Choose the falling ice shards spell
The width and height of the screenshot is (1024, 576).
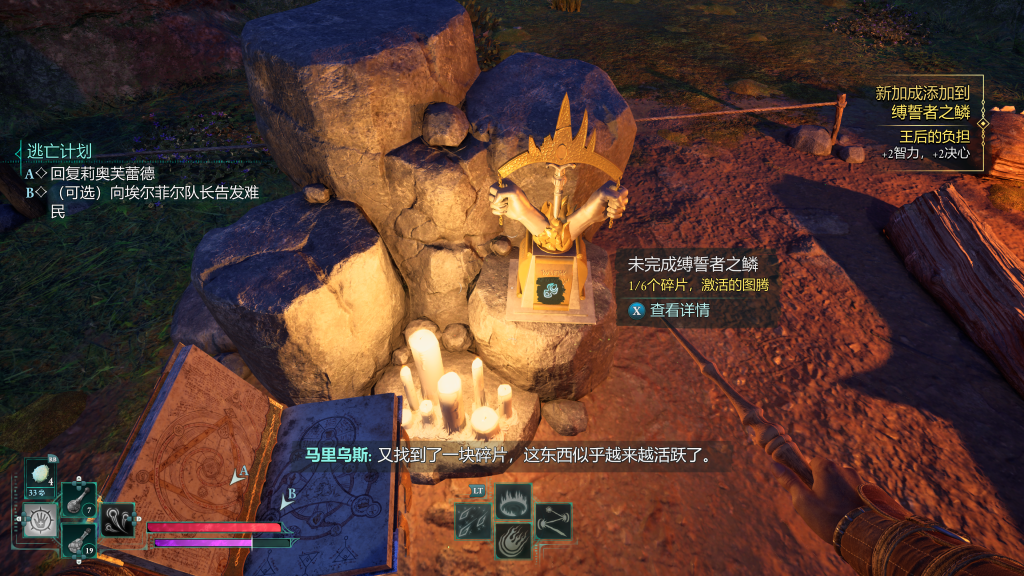[x=474, y=521]
